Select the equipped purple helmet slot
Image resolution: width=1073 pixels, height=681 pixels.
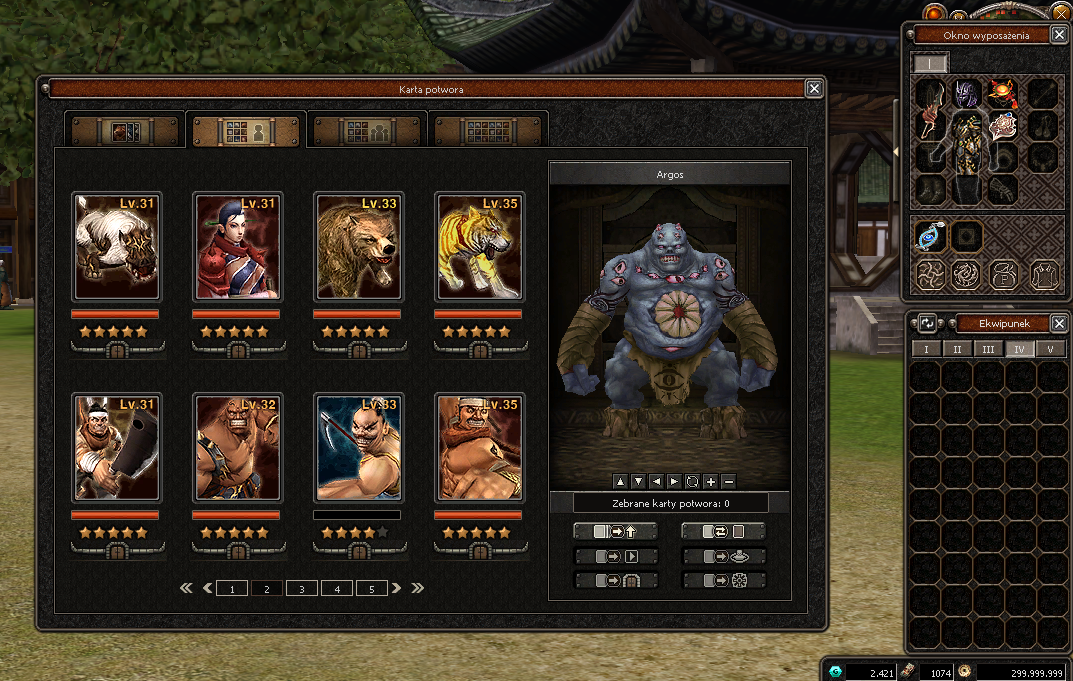pos(966,94)
